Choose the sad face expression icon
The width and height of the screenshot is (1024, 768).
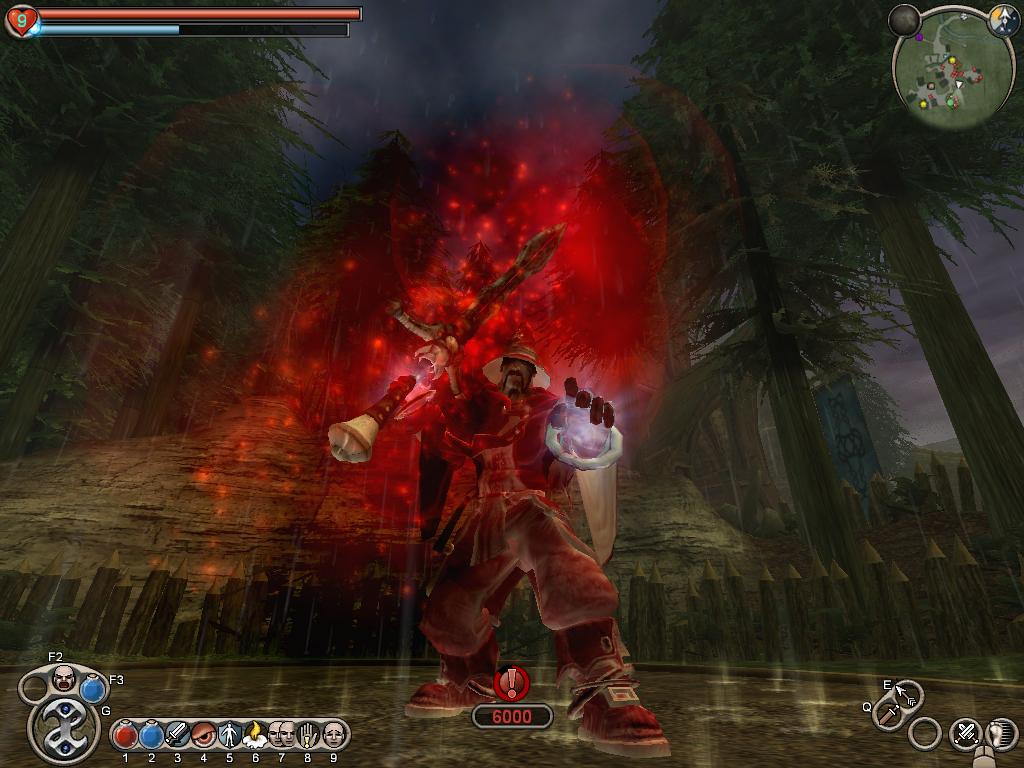(333, 735)
